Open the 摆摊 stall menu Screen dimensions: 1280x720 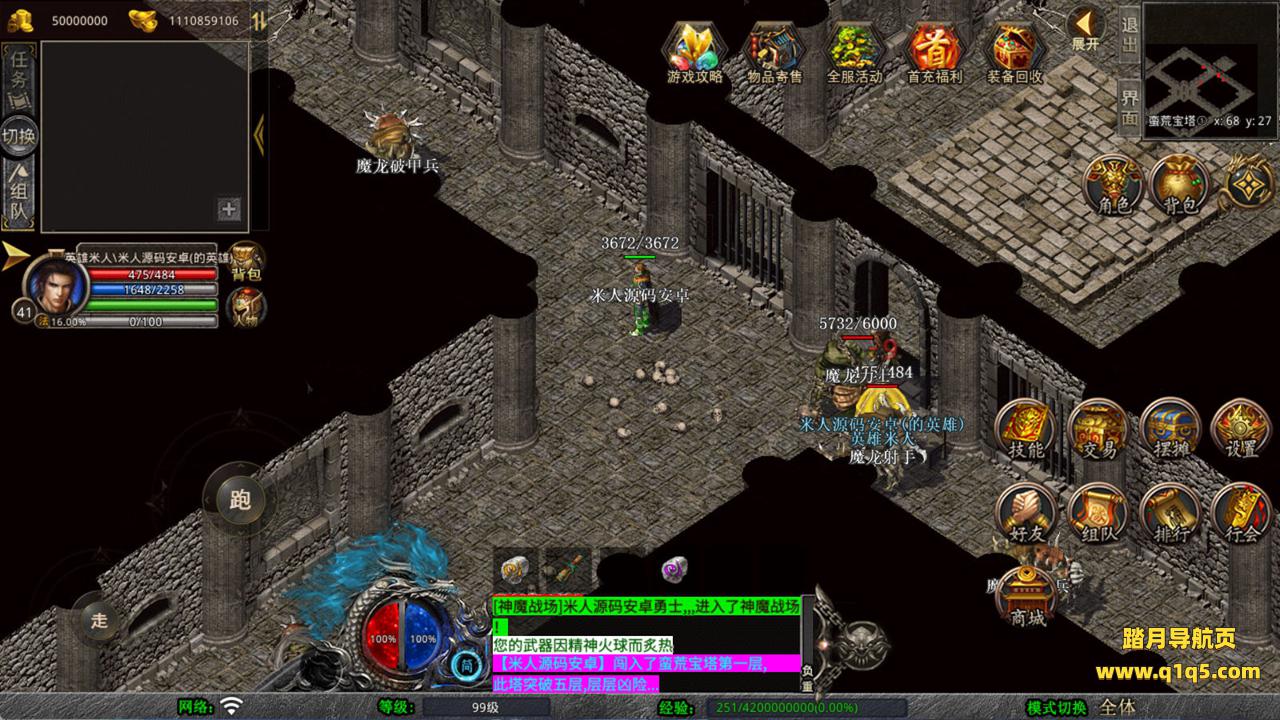(1171, 430)
